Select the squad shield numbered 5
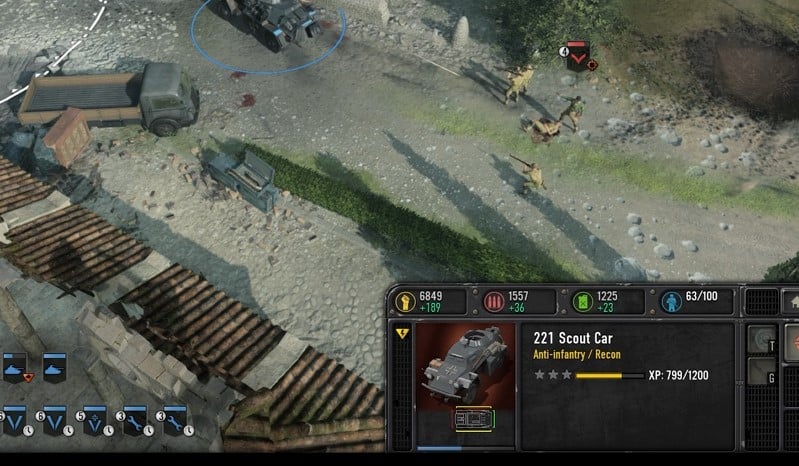This screenshot has width=799, height=466. click(94, 421)
